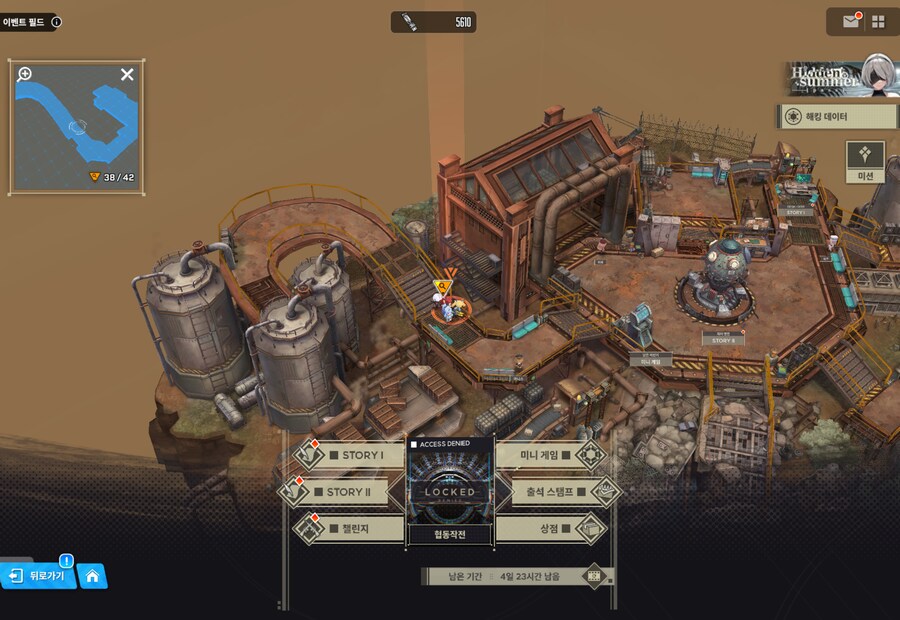
Task: Select the locked 협동작전 co-op panel
Action: pyautogui.click(x=450, y=492)
